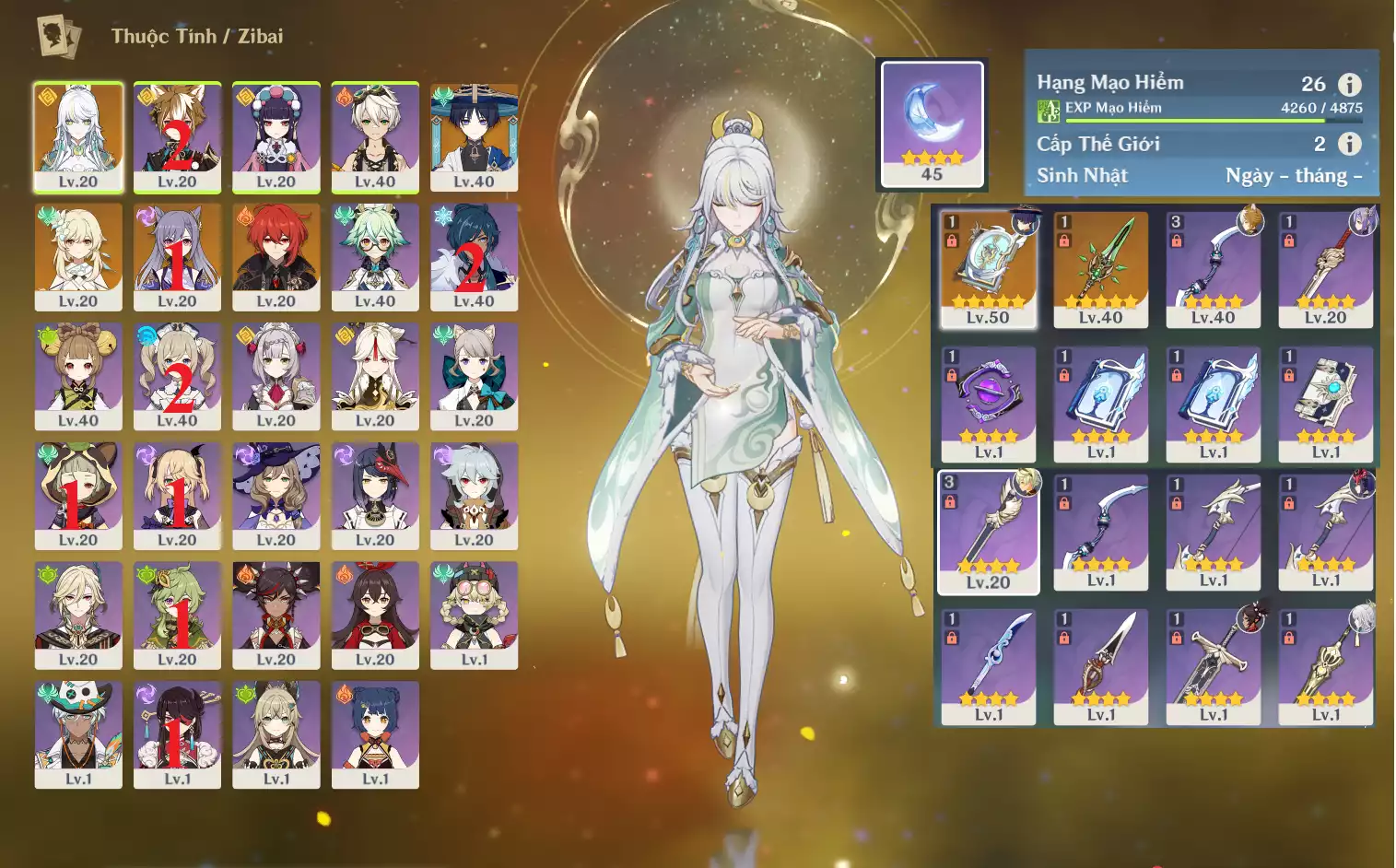Select Noelle the maid knight card

click(x=276, y=376)
